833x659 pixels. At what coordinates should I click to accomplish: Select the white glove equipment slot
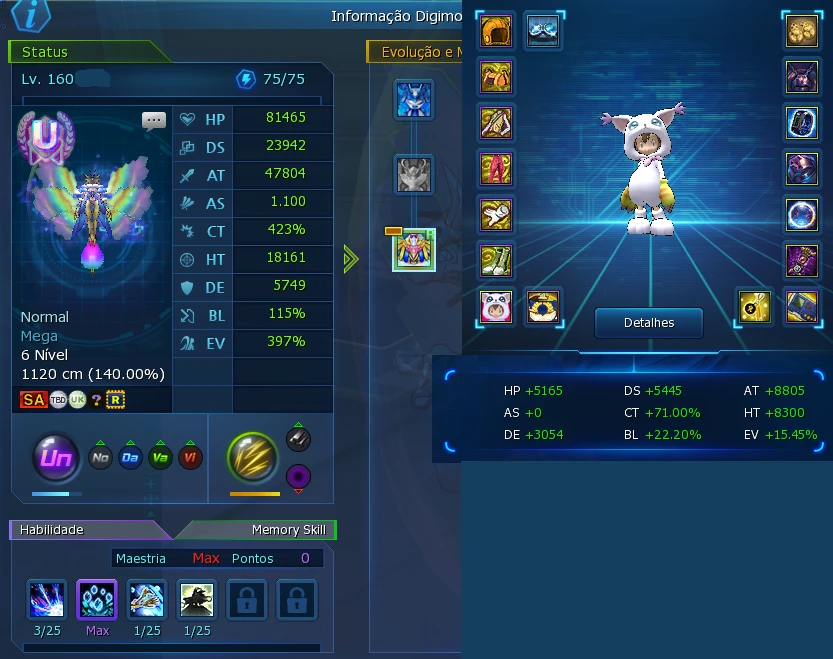(496, 215)
